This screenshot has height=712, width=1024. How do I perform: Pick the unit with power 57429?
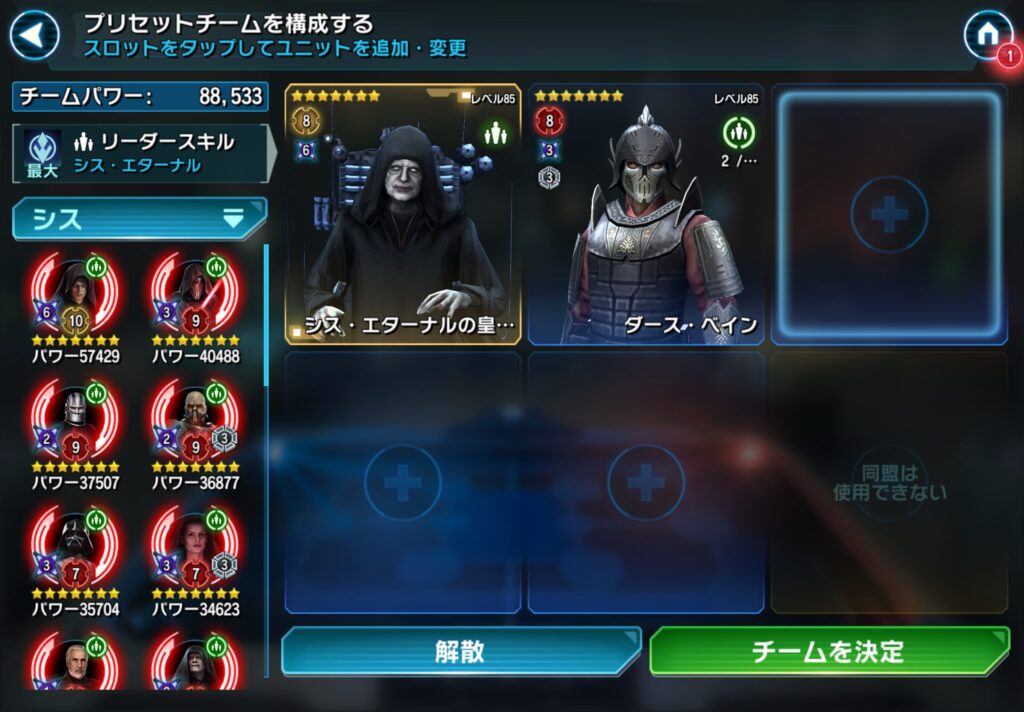point(75,299)
